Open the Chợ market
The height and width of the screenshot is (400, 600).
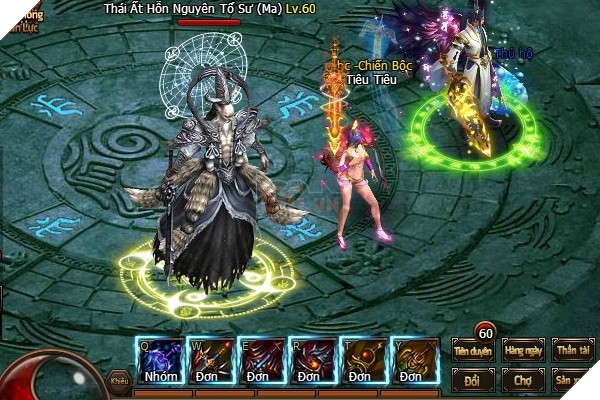pyautogui.click(x=525, y=380)
